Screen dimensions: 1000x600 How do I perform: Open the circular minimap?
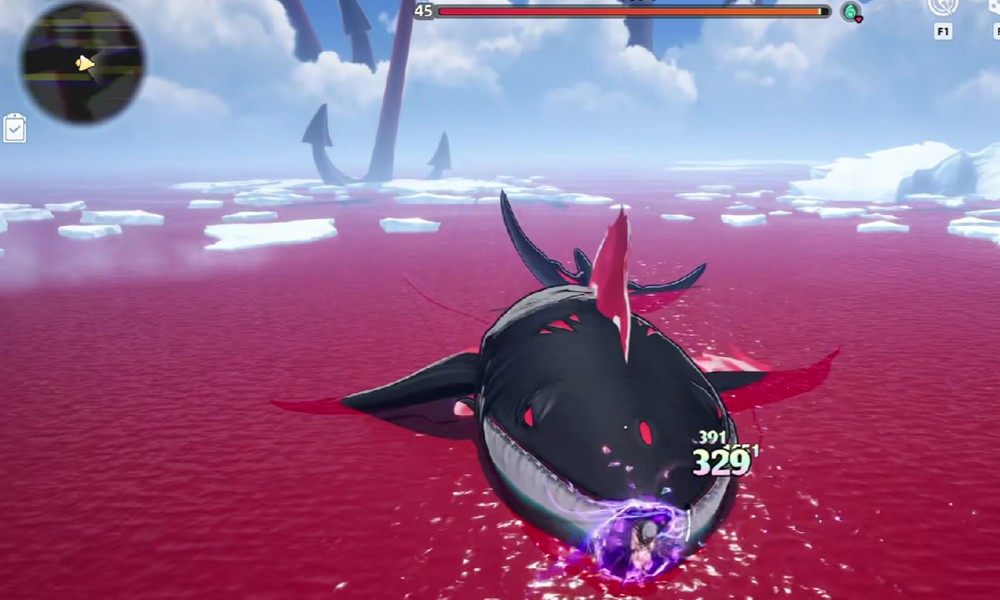(83, 61)
